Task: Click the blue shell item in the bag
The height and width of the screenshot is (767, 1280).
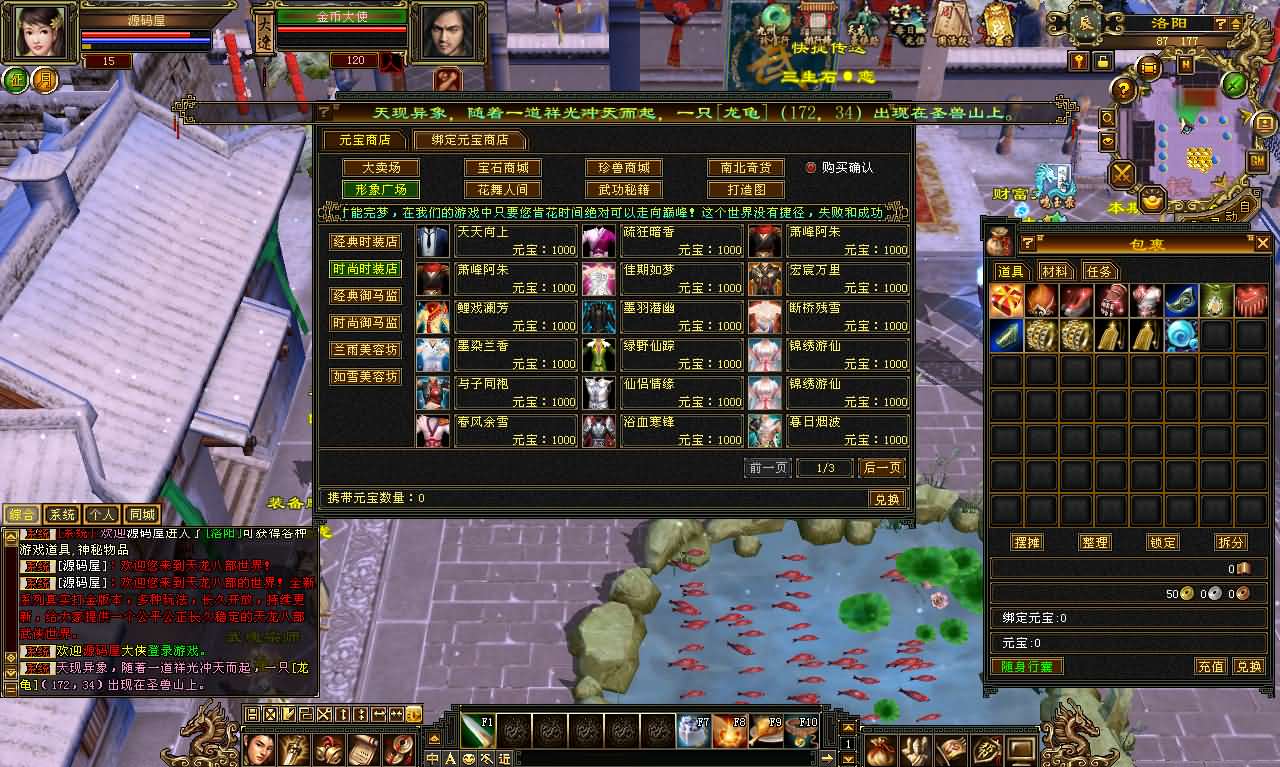Action: point(1181,336)
